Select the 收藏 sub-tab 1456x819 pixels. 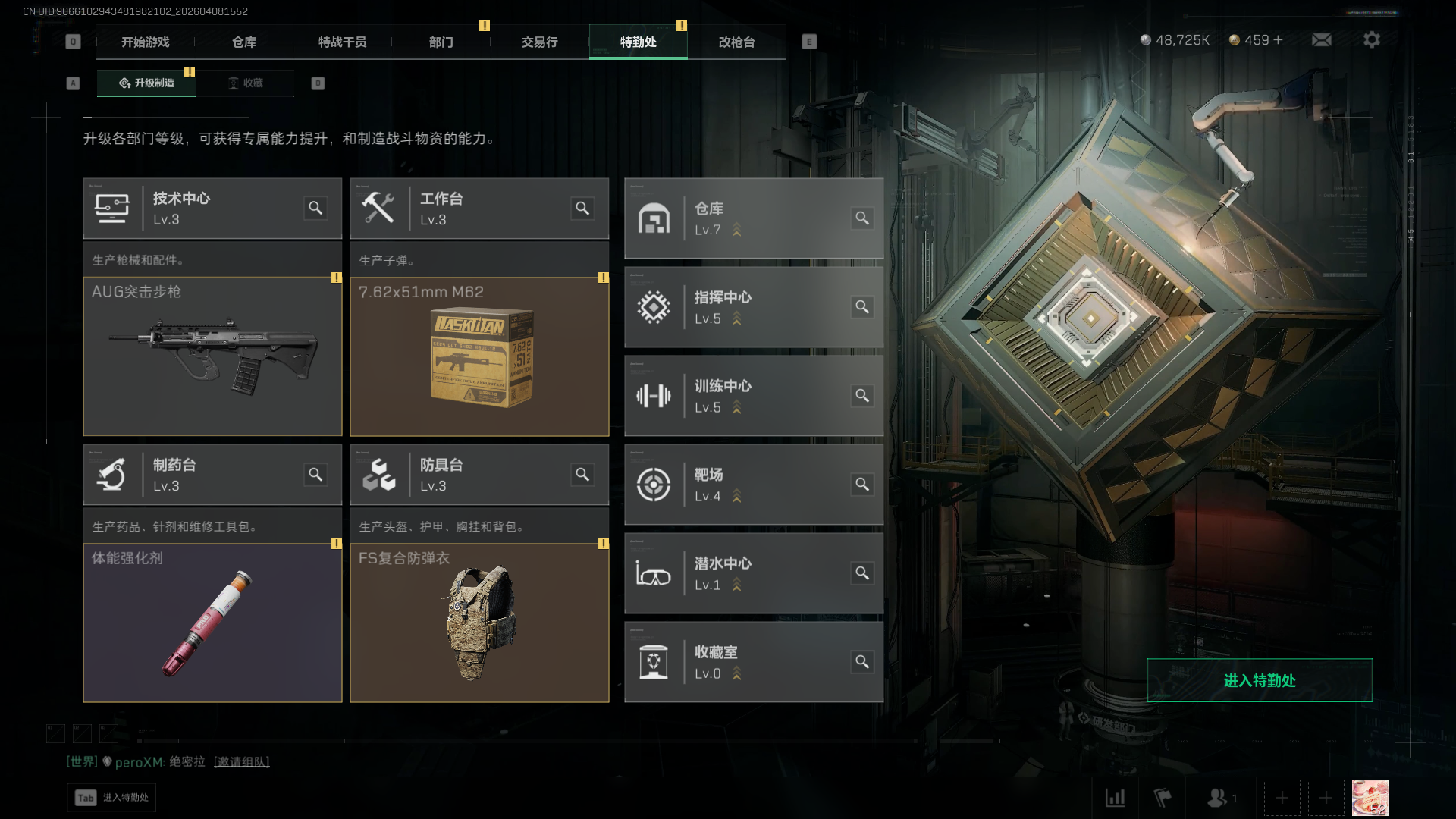coord(246,83)
